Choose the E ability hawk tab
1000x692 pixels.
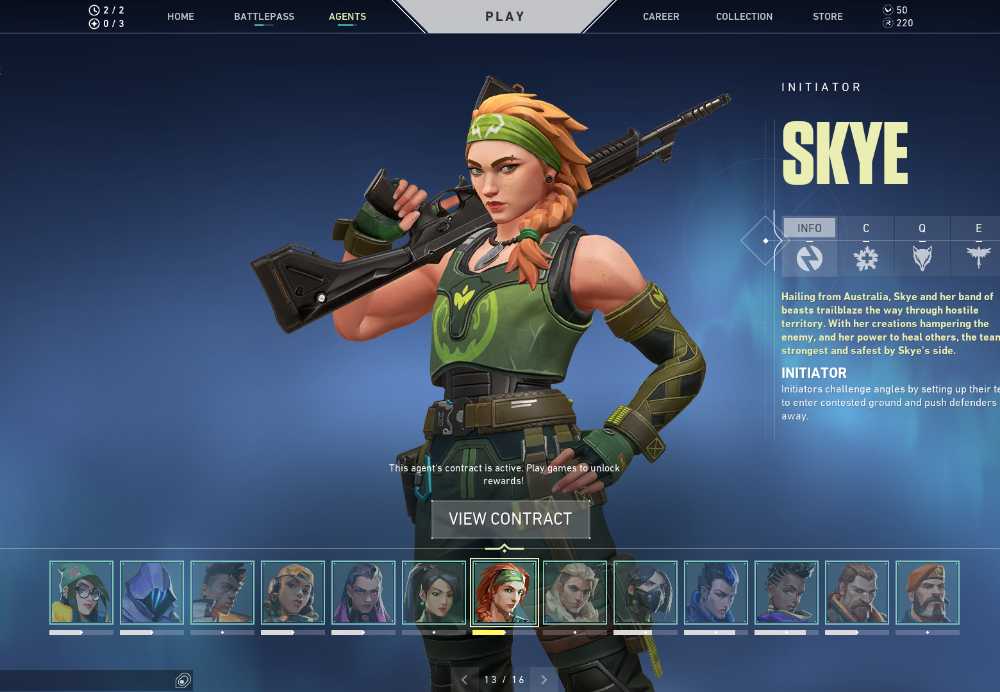978,246
